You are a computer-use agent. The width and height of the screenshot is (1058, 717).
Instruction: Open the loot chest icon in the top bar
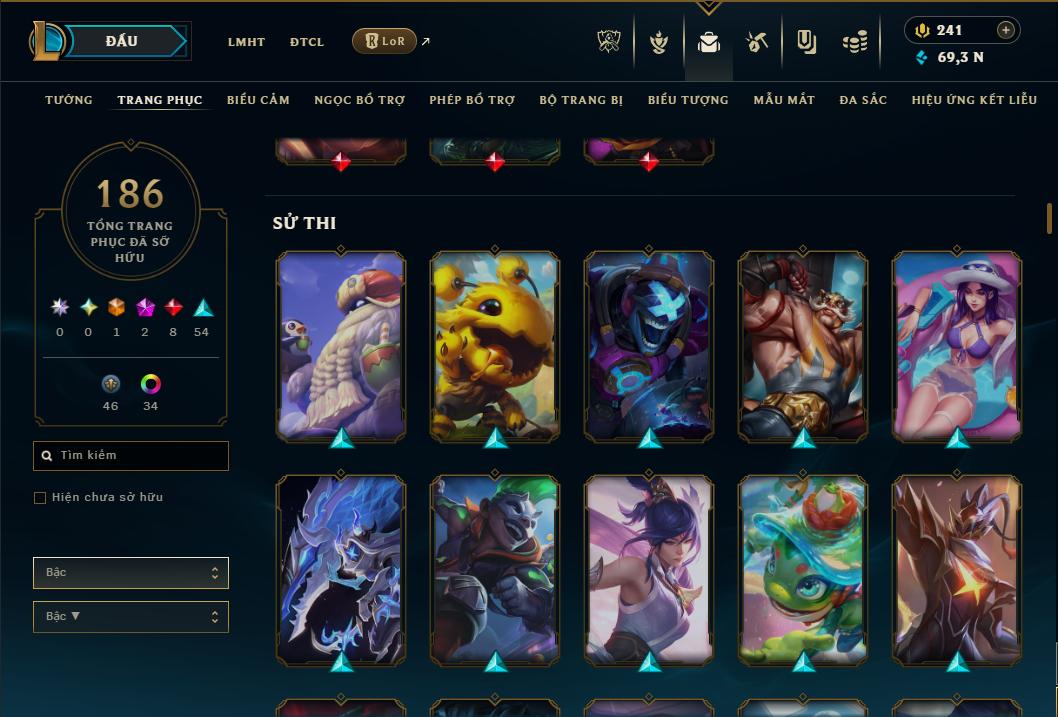tap(757, 42)
